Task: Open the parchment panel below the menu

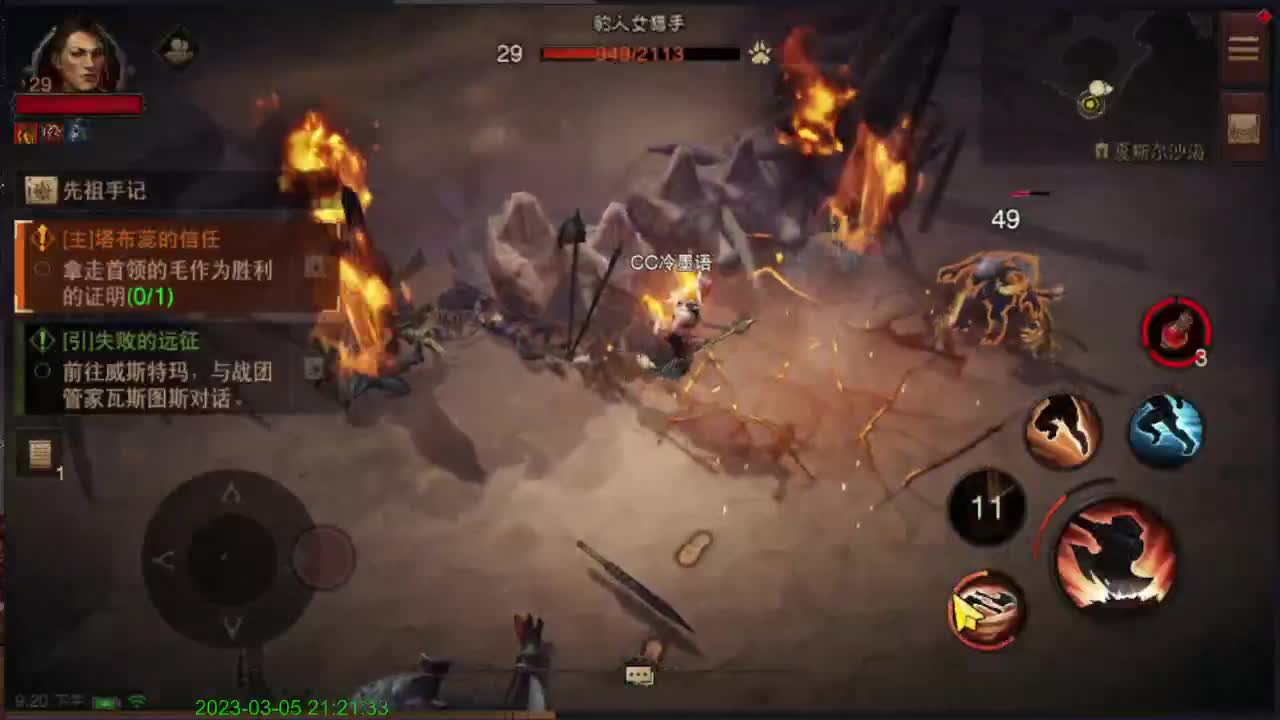Action: point(1242,128)
